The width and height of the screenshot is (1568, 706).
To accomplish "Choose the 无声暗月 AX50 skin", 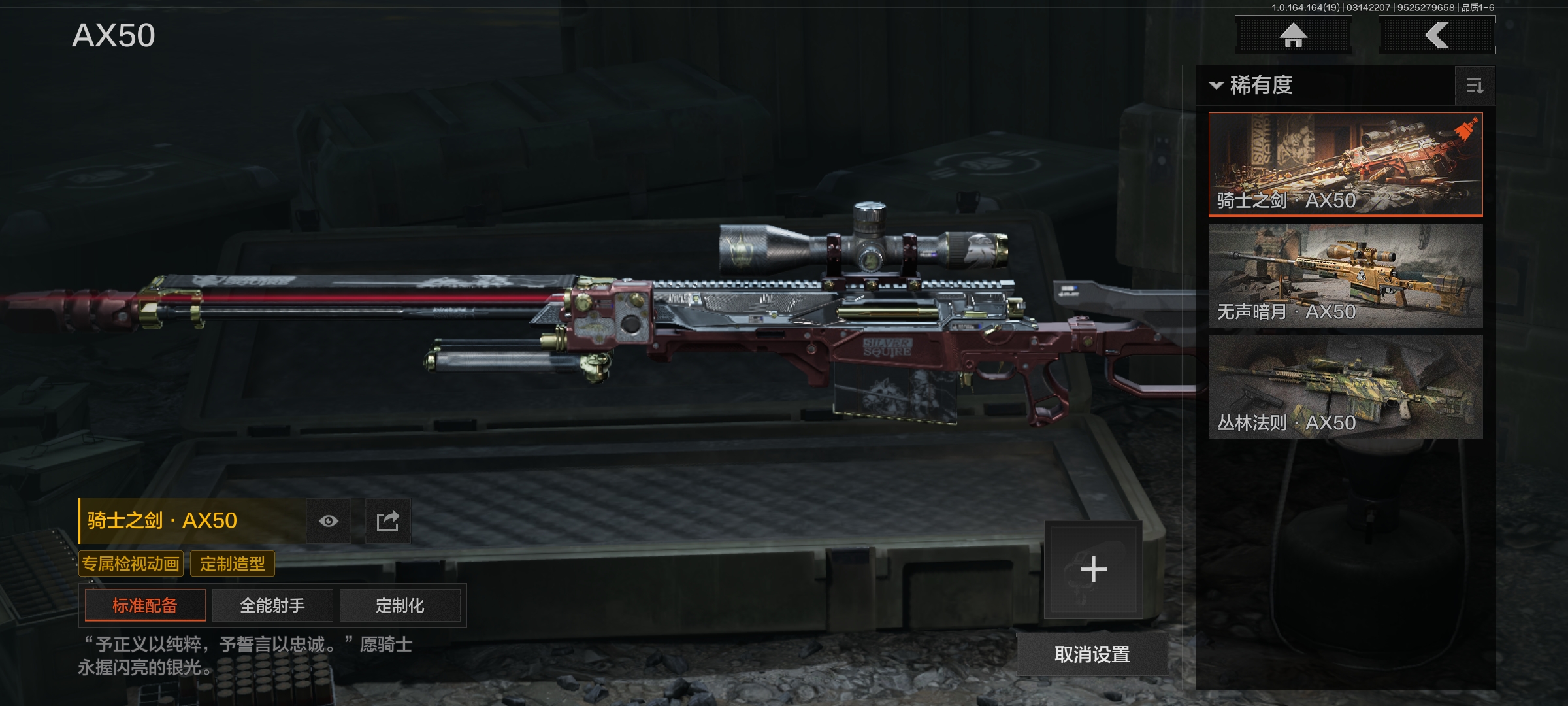I will tap(1345, 275).
